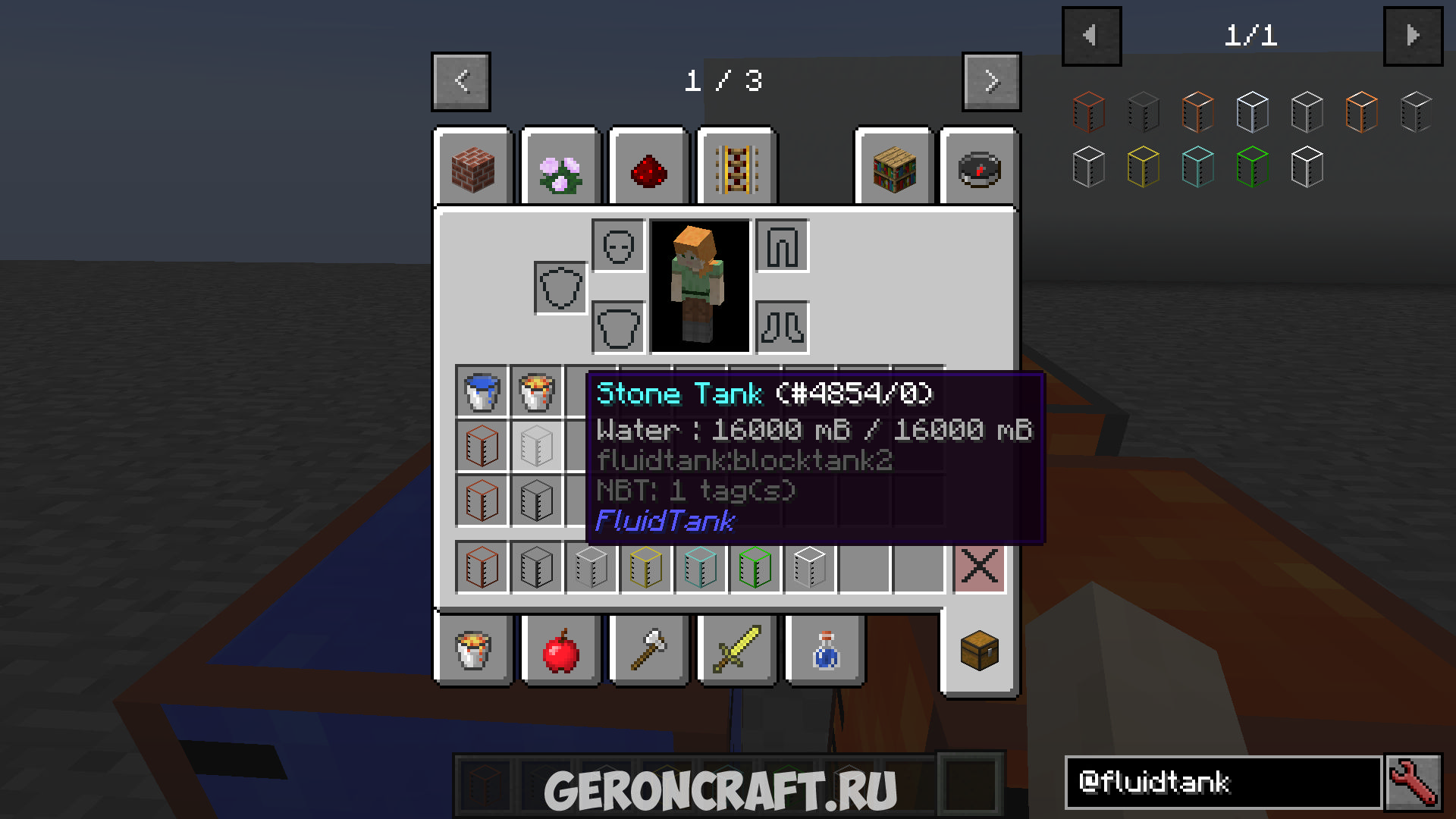Image resolution: width=1456 pixels, height=819 pixels.
Task: Go to the previous creative tab page
Action: (x=461, y=81)
